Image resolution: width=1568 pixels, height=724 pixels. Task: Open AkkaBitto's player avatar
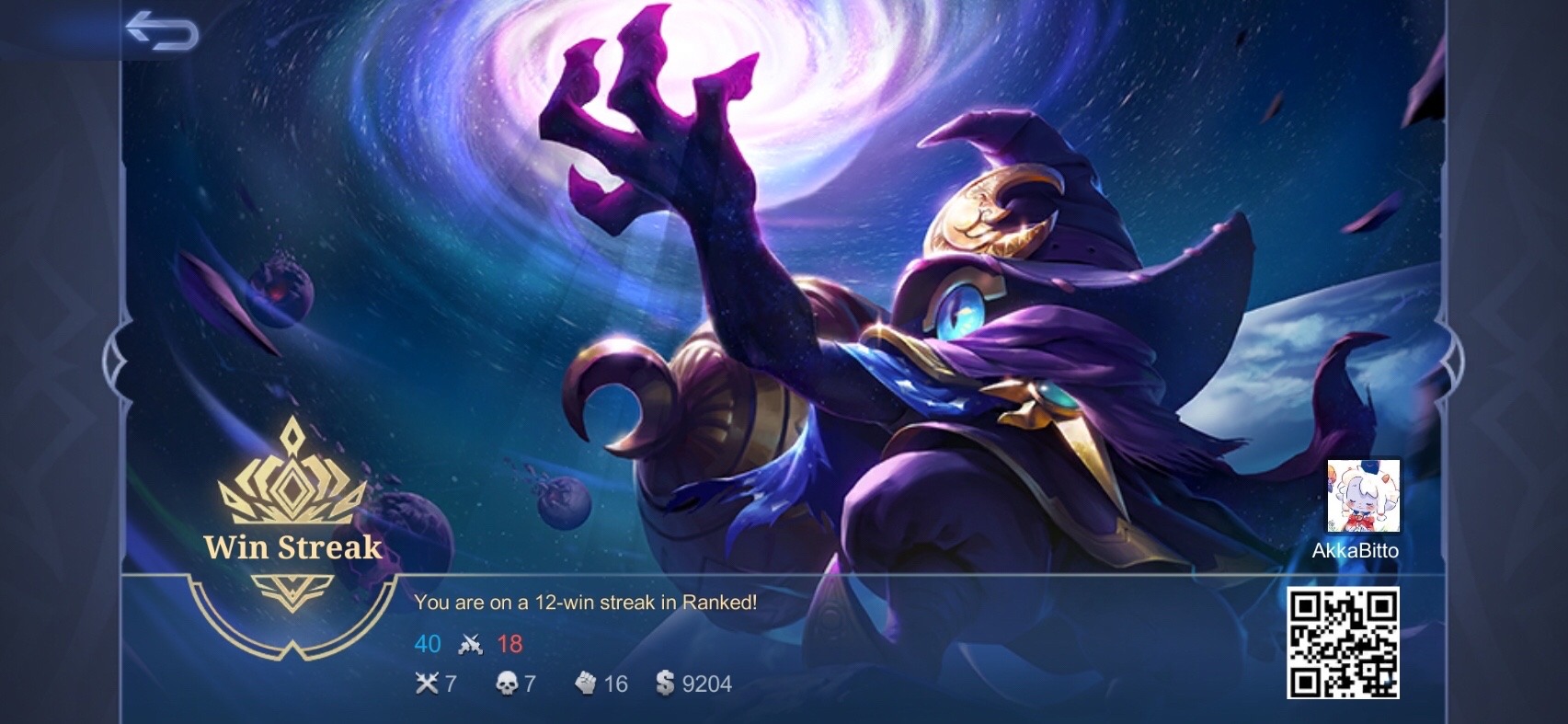1363,496
